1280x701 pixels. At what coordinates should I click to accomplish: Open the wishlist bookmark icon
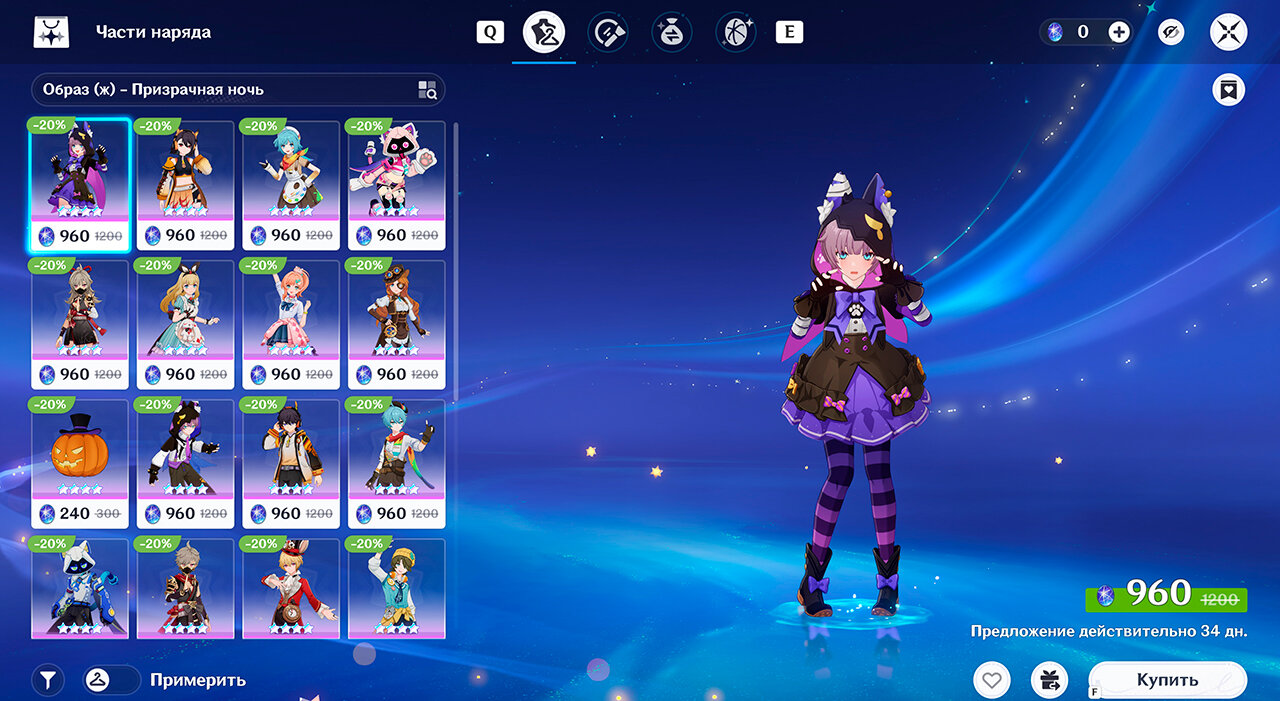click(1228, 90)
